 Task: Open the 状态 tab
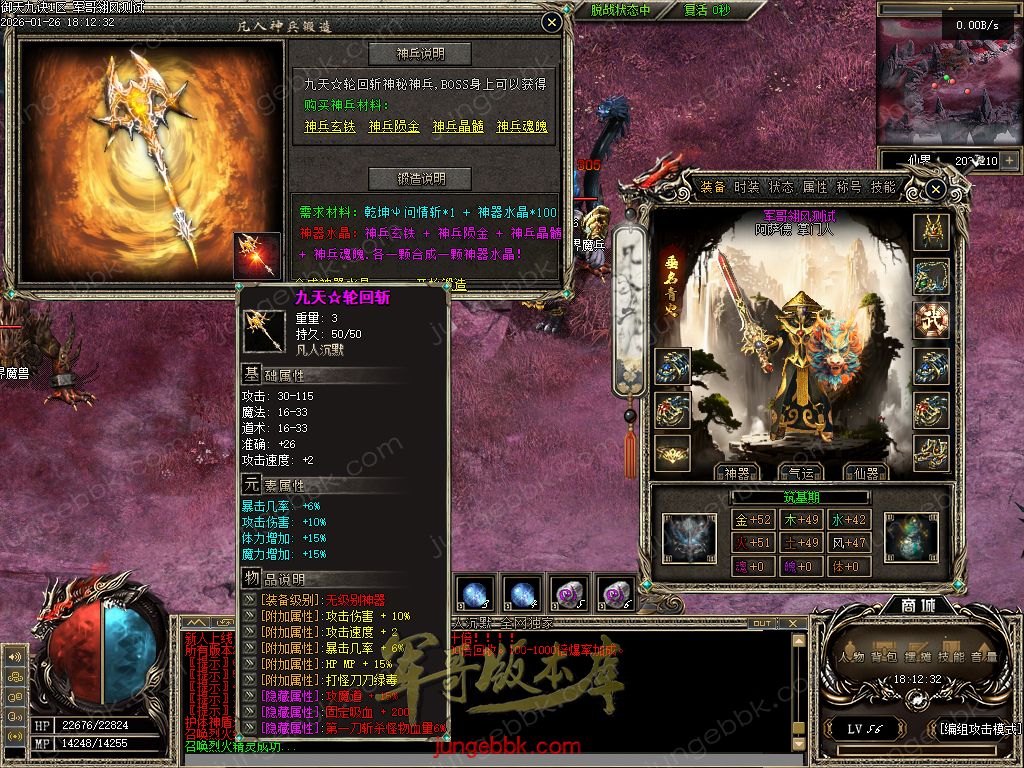click(x=781, y=188)
